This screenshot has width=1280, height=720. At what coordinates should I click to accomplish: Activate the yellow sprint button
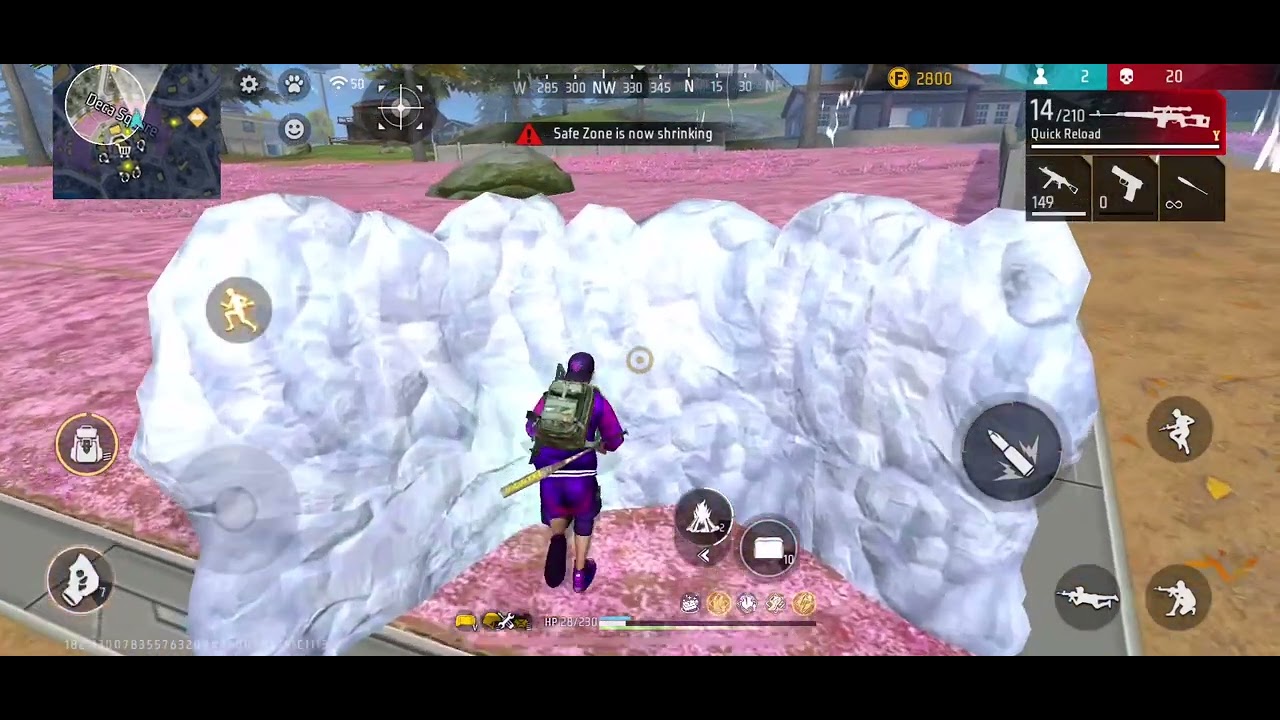coord(238,310)
